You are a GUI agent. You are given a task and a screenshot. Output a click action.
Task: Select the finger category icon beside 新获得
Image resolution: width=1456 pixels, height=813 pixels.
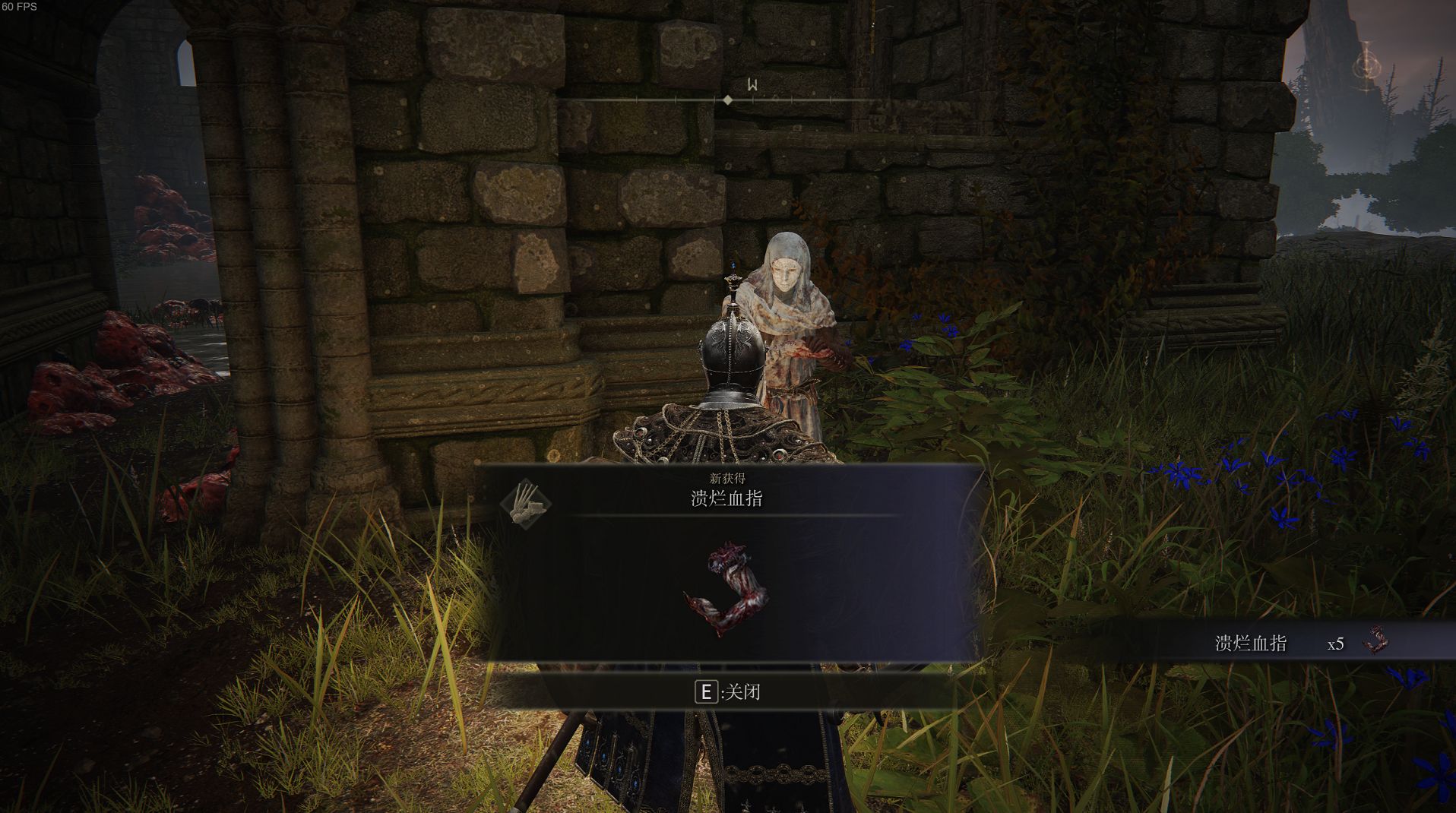tap(526, 502)
